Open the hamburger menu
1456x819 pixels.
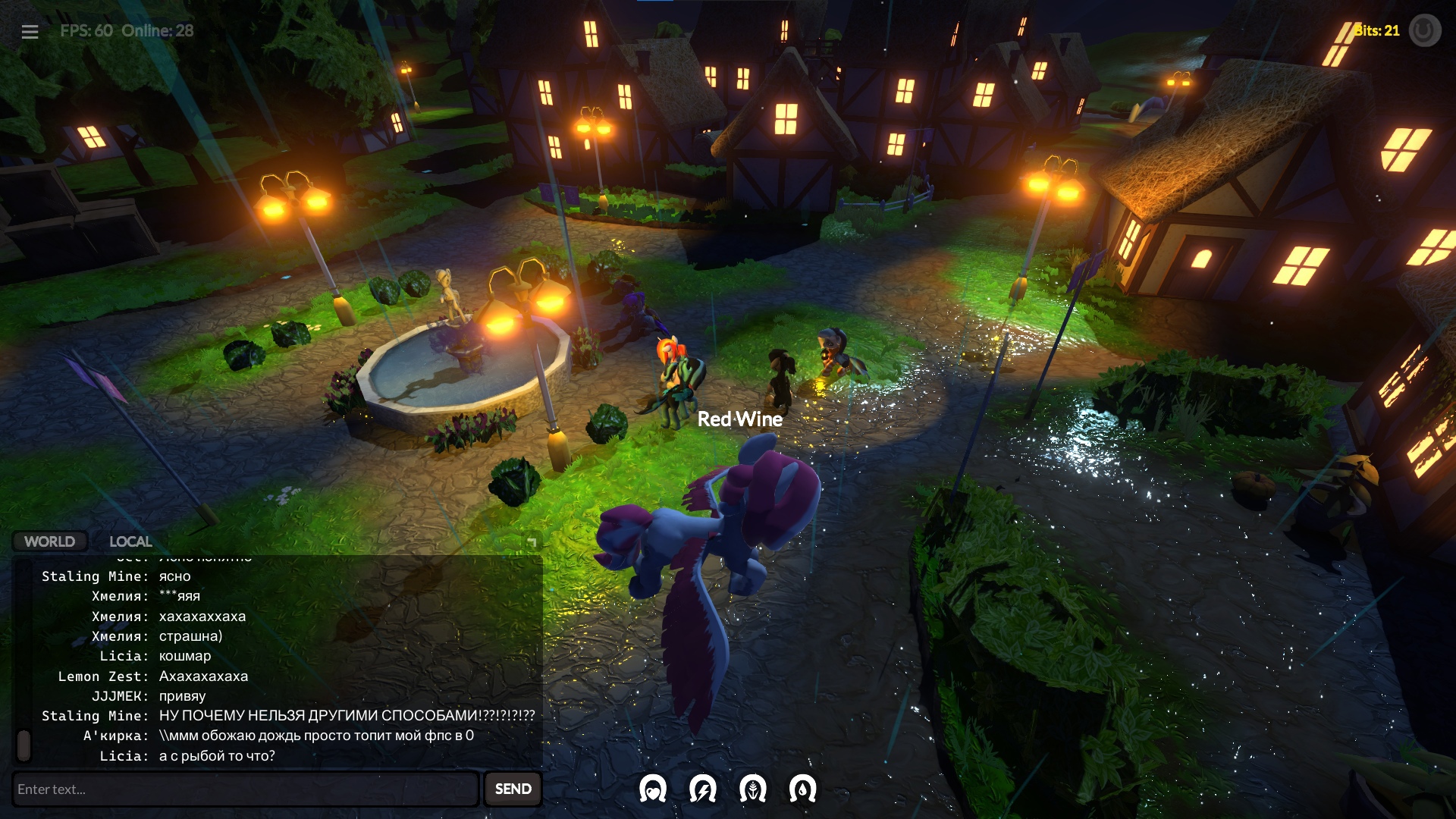point(30,32)
